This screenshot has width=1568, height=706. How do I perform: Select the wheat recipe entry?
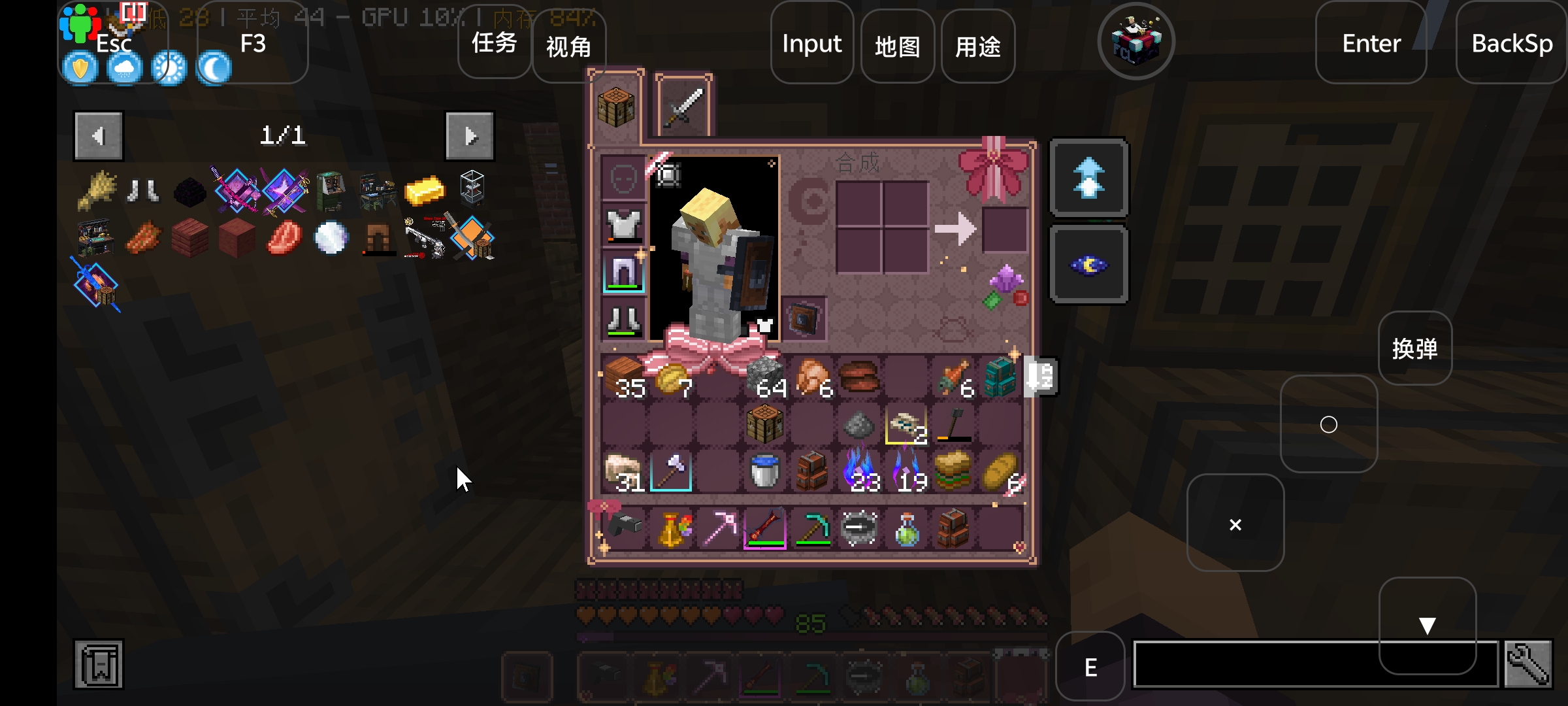click(97, 190)
